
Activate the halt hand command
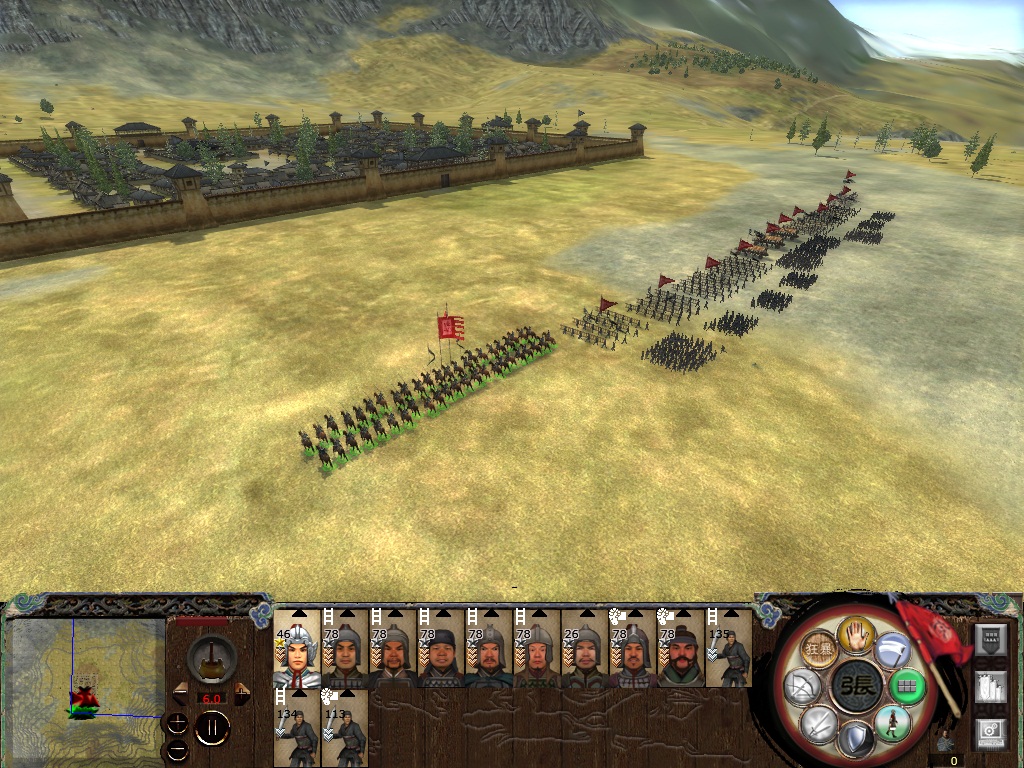pos(857,633)
